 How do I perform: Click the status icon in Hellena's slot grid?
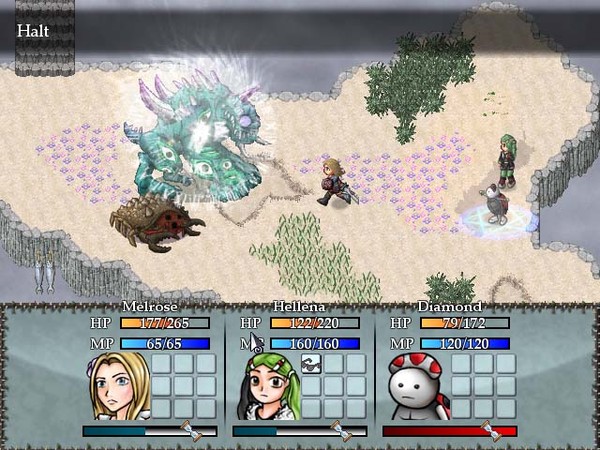(x=310, y=363)
